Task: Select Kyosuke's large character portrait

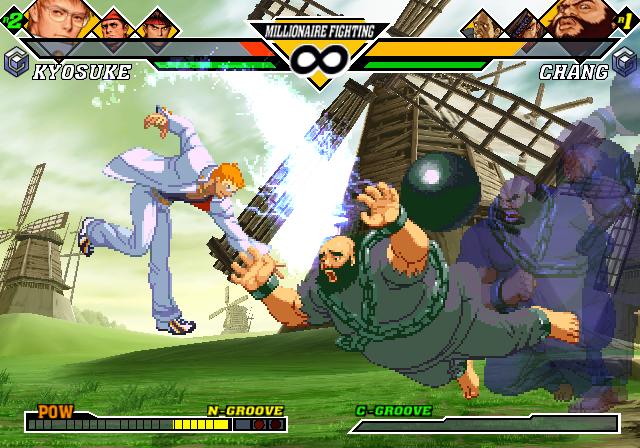Action: (x=56, y=18)
